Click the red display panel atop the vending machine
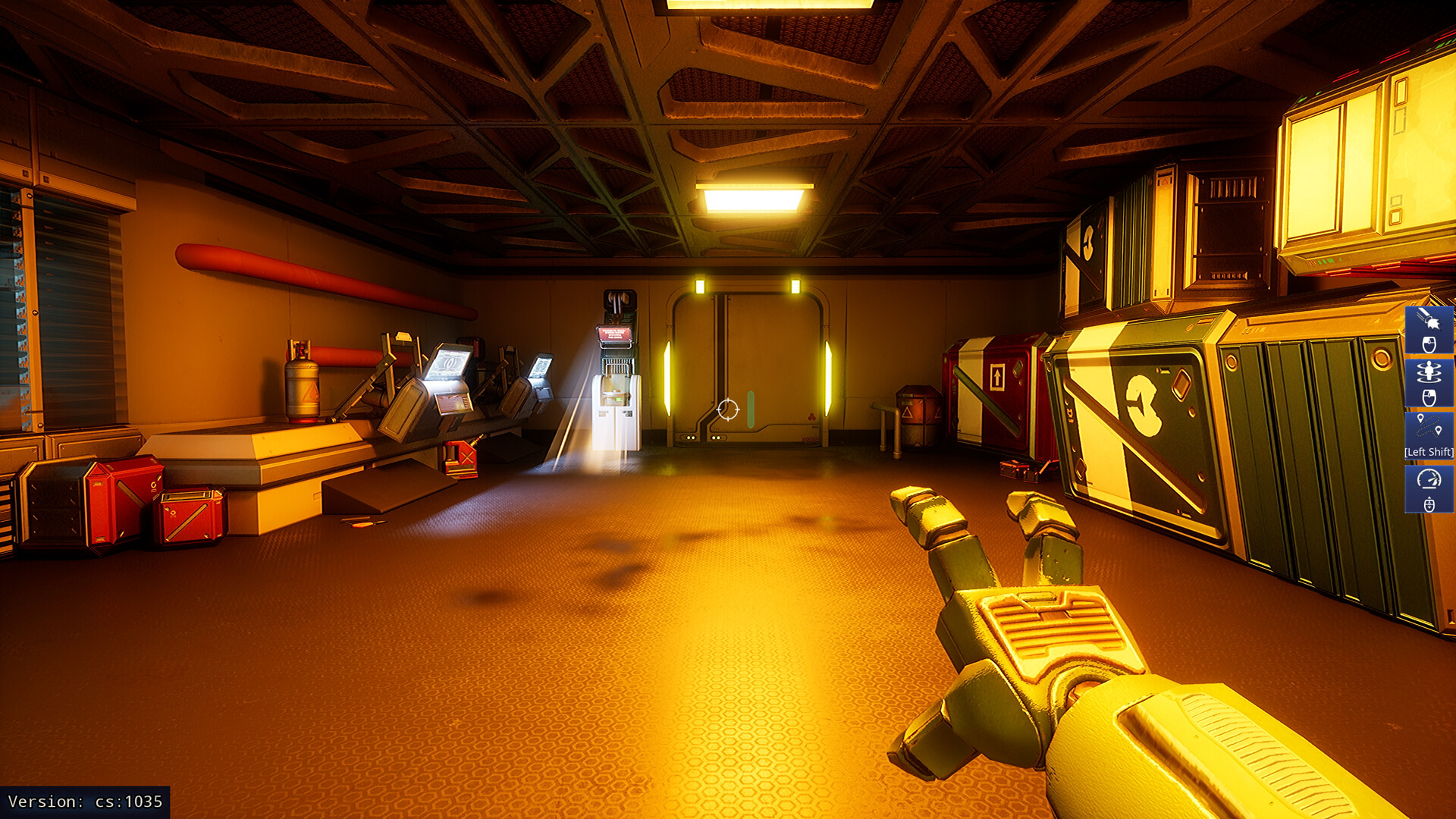Image resolution: width=1456 pixels, height=819 pixels. (615, 334)
